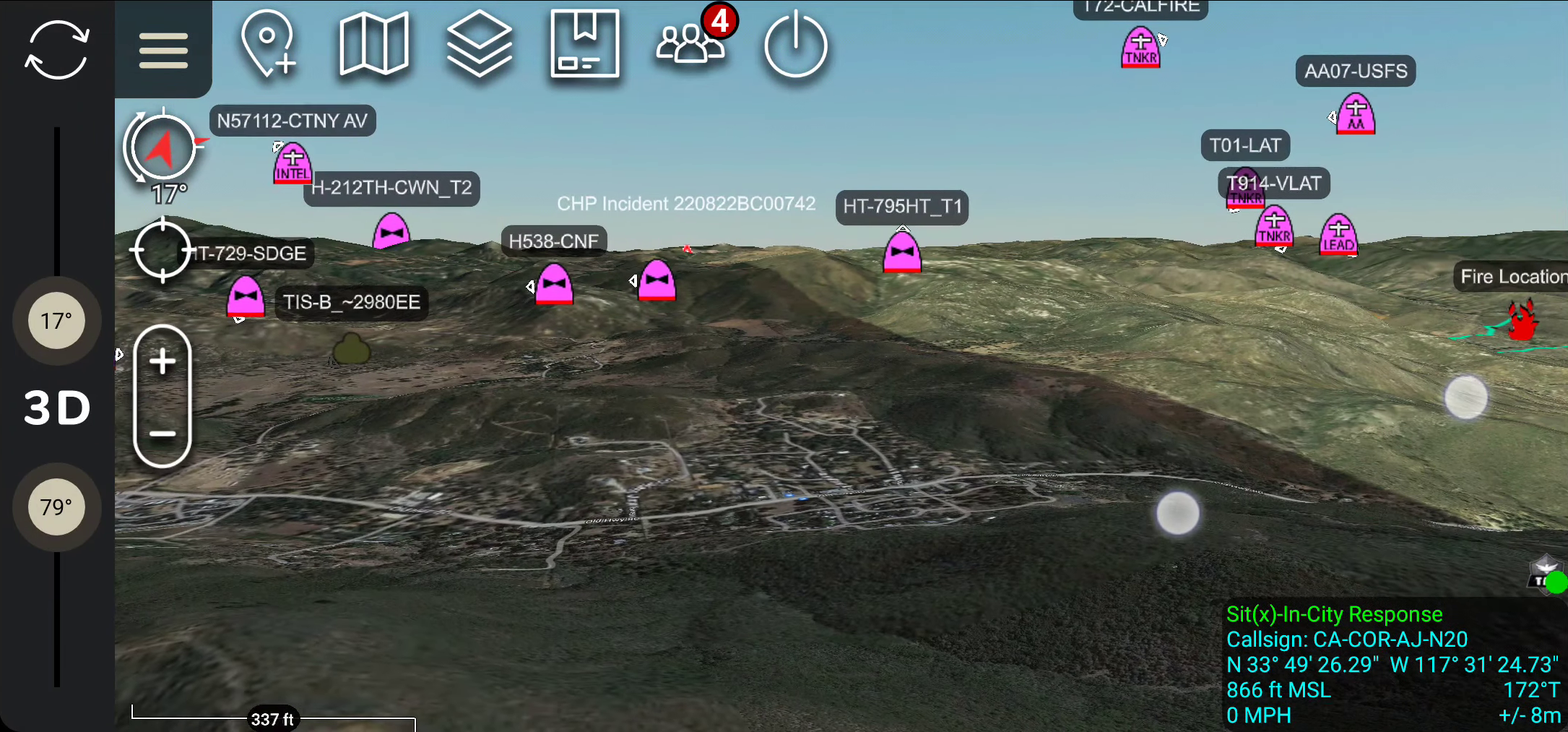Open the data packages tool
Screen dimensions: 1568x732
coord(585,45)
